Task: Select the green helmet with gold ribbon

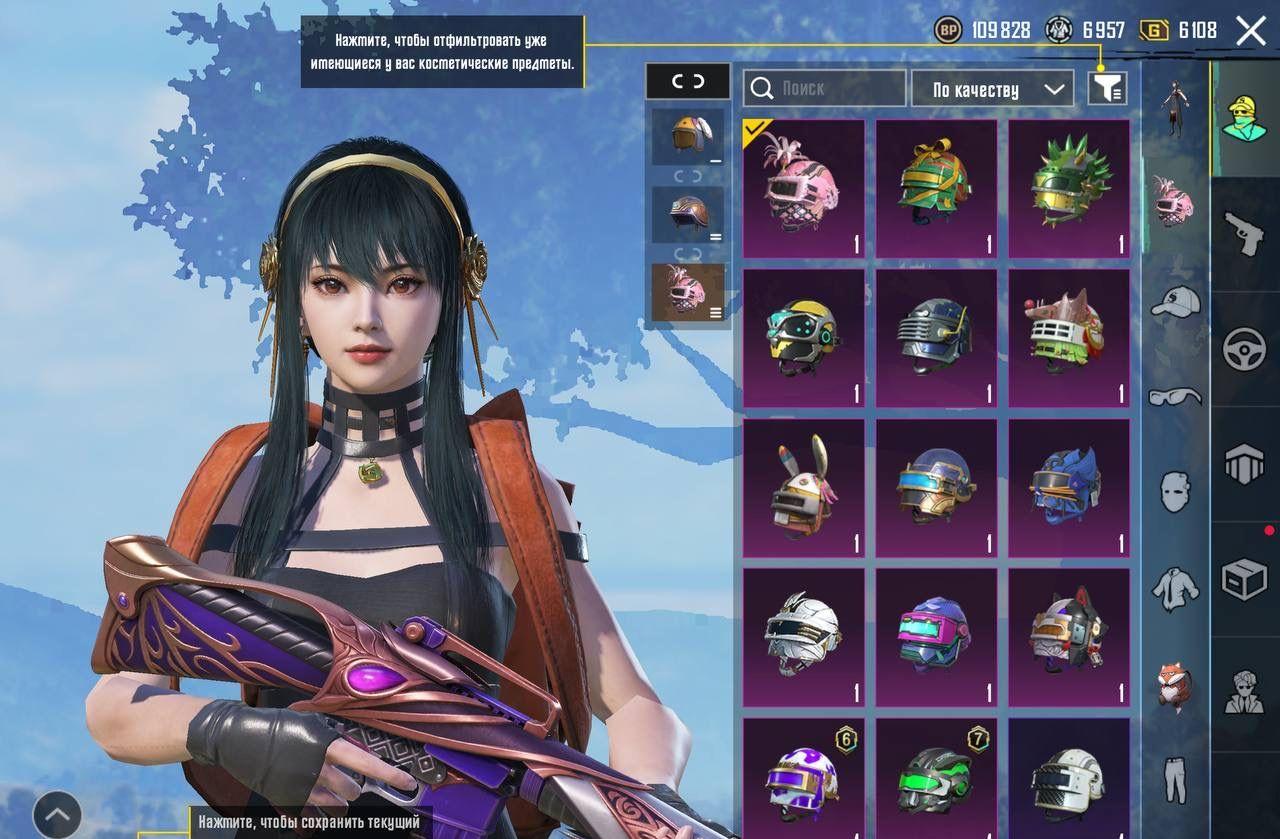Action: point(936,188)
